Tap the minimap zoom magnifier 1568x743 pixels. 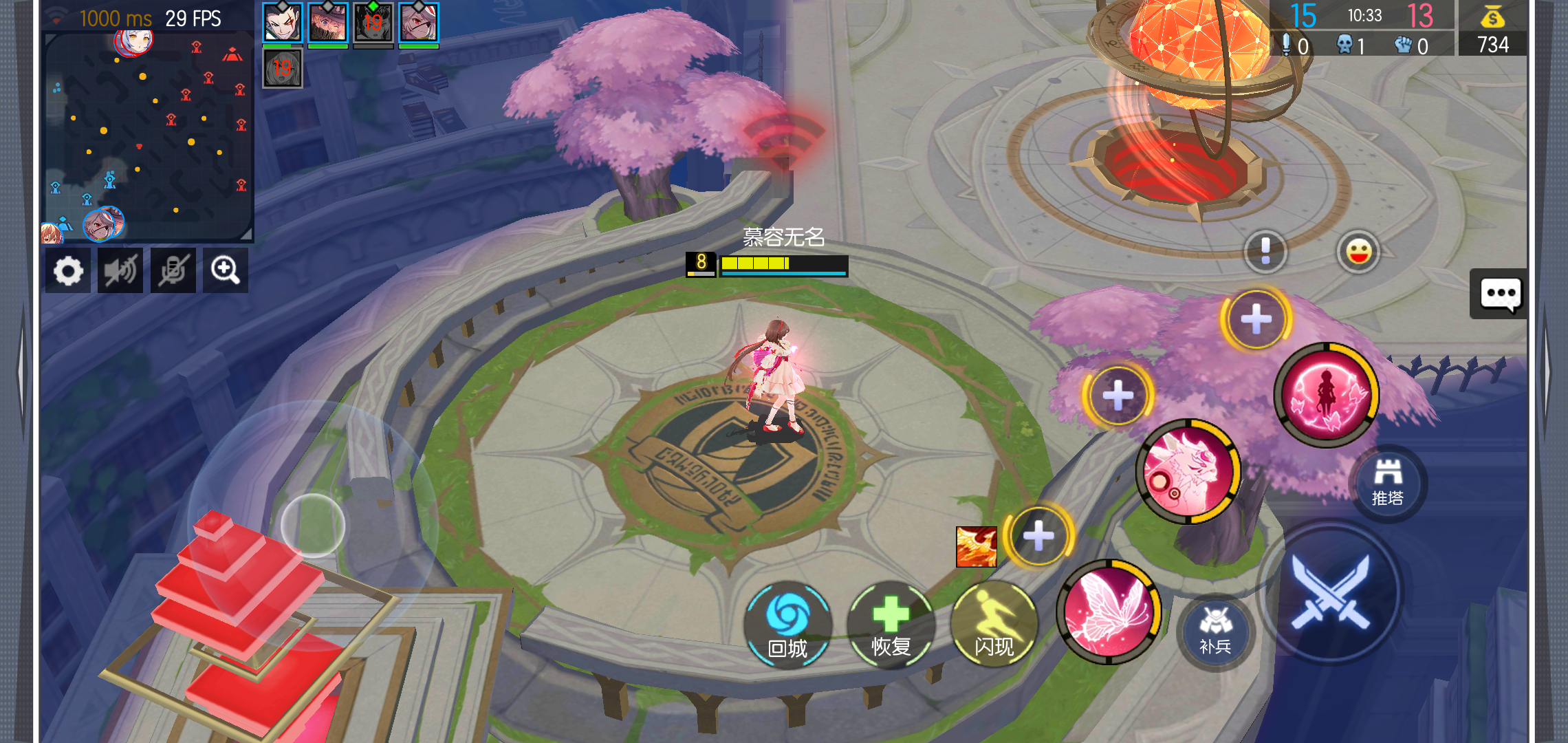(226, 270)
